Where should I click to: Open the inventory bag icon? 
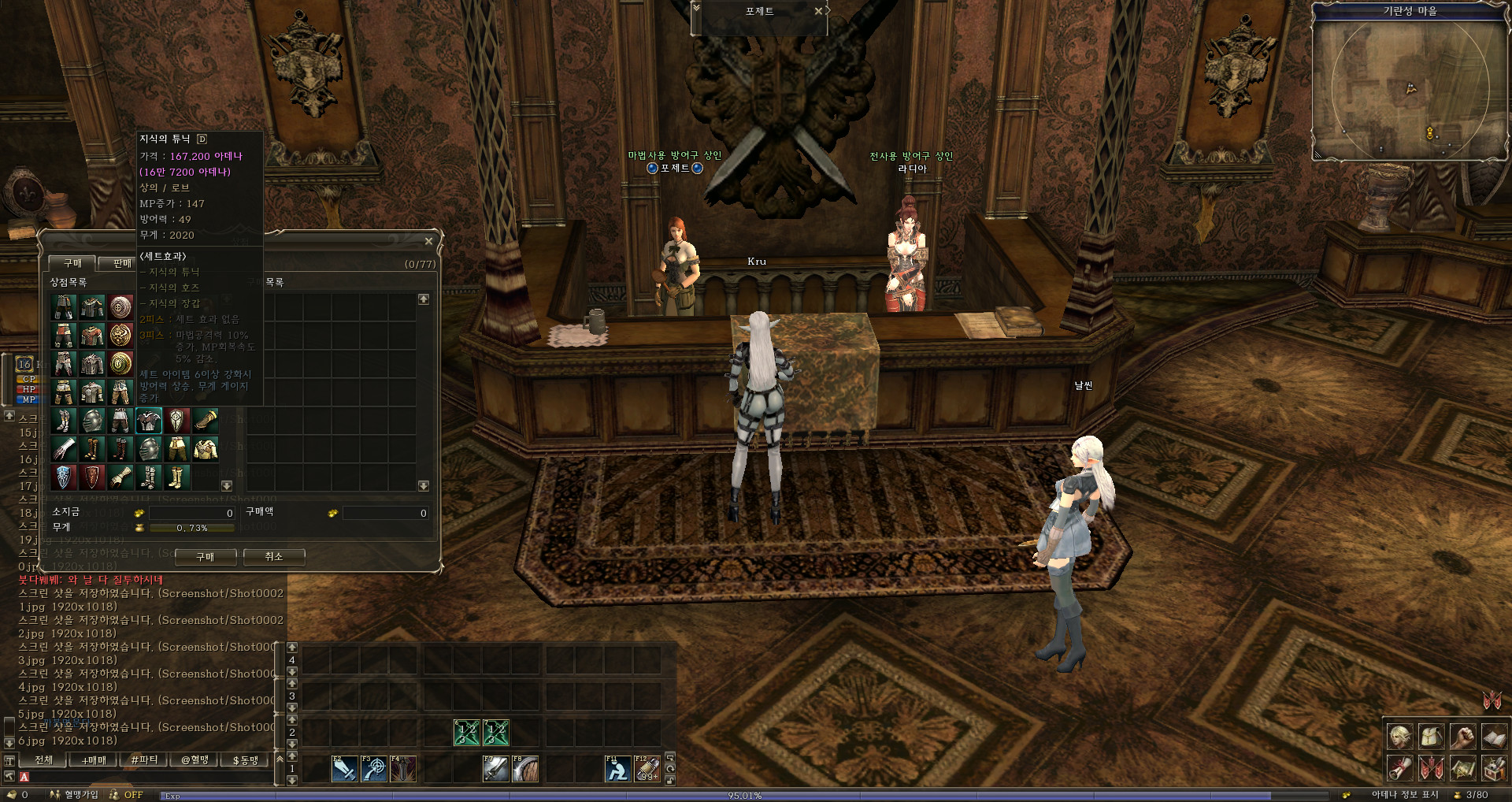1431,737
